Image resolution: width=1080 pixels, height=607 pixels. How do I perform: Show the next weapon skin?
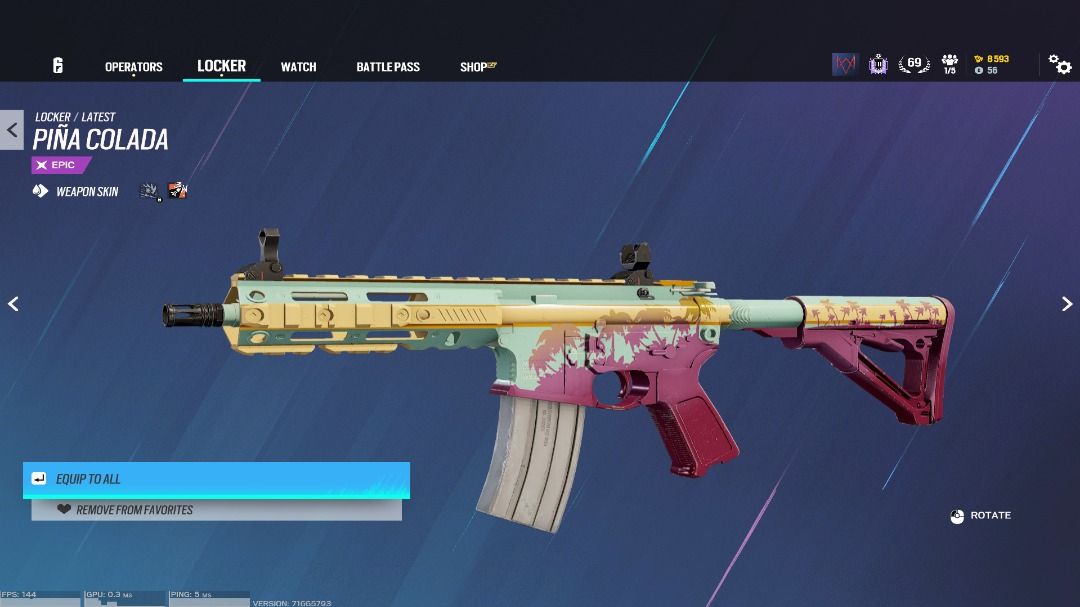click(1066, 304)
